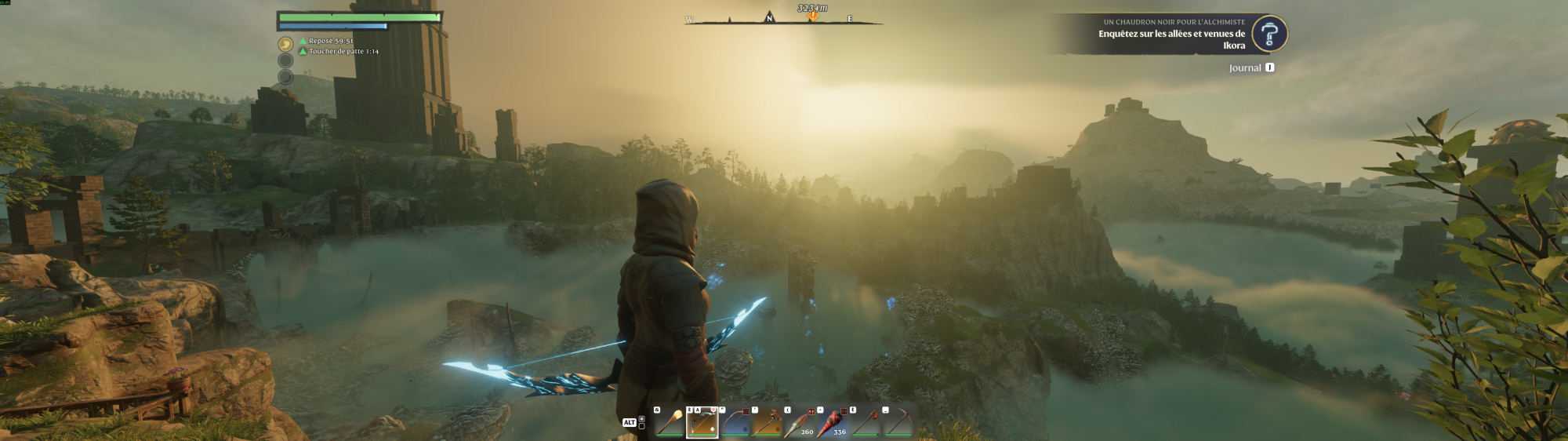Equip the pickaxe from the hotbar

pos(898,424)
